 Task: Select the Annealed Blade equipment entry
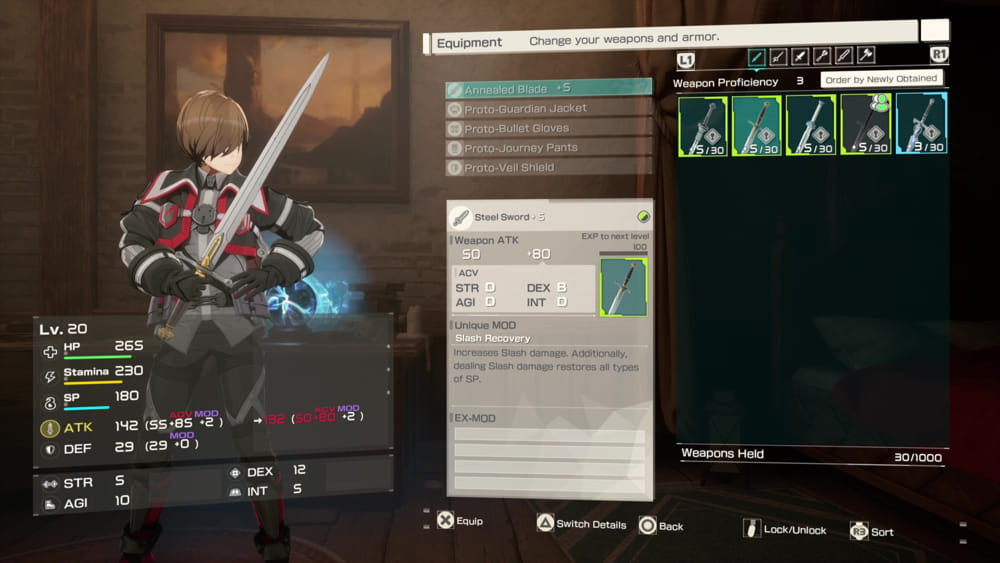(548, 89)
